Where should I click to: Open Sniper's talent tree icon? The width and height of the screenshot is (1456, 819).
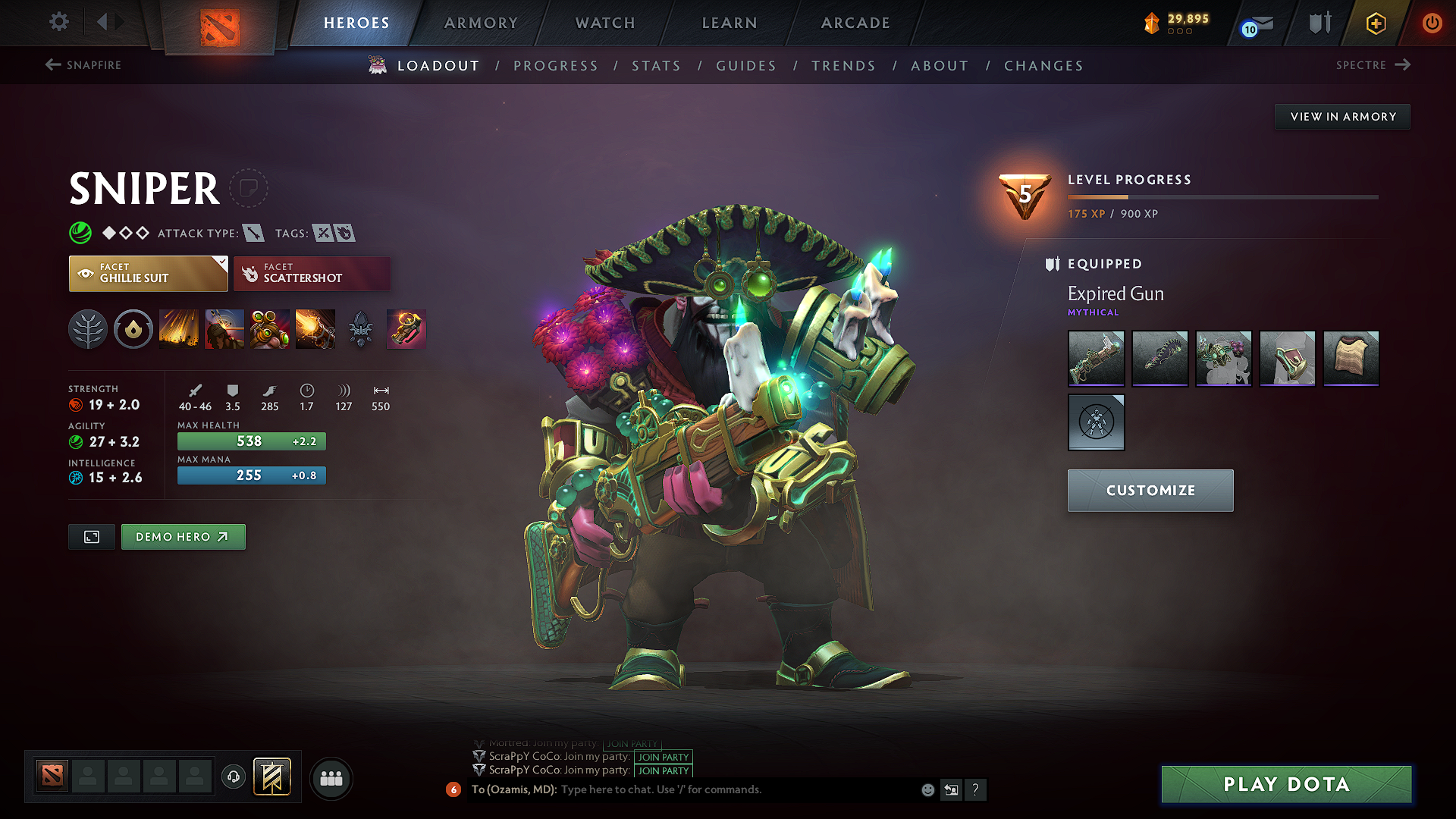[87, 329]
